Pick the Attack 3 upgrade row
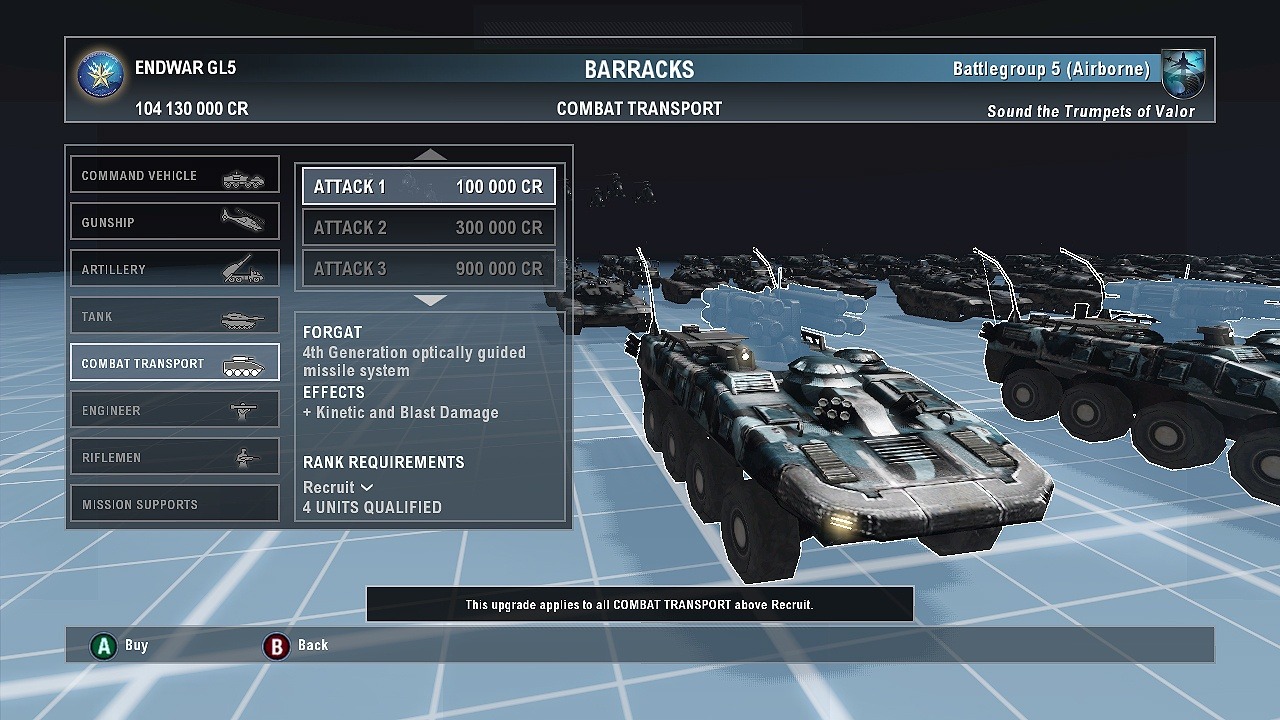Screen dimensions: 1280x720 click(x=429, y=269)
